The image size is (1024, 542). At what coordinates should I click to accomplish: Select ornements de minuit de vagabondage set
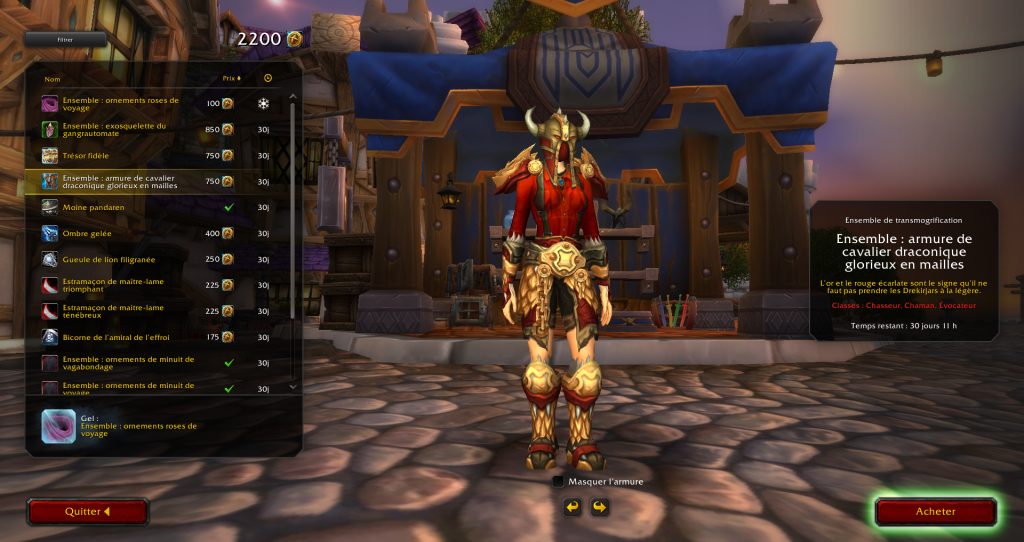(140, 363)
